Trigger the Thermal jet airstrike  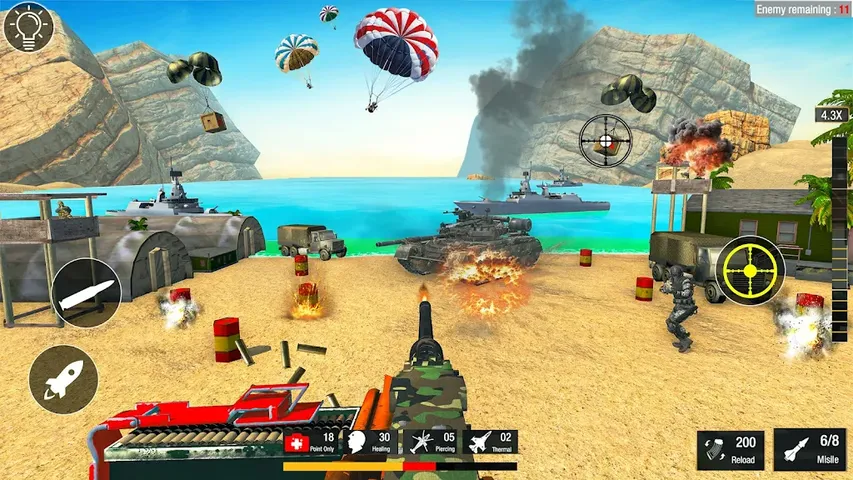point(493,443)
